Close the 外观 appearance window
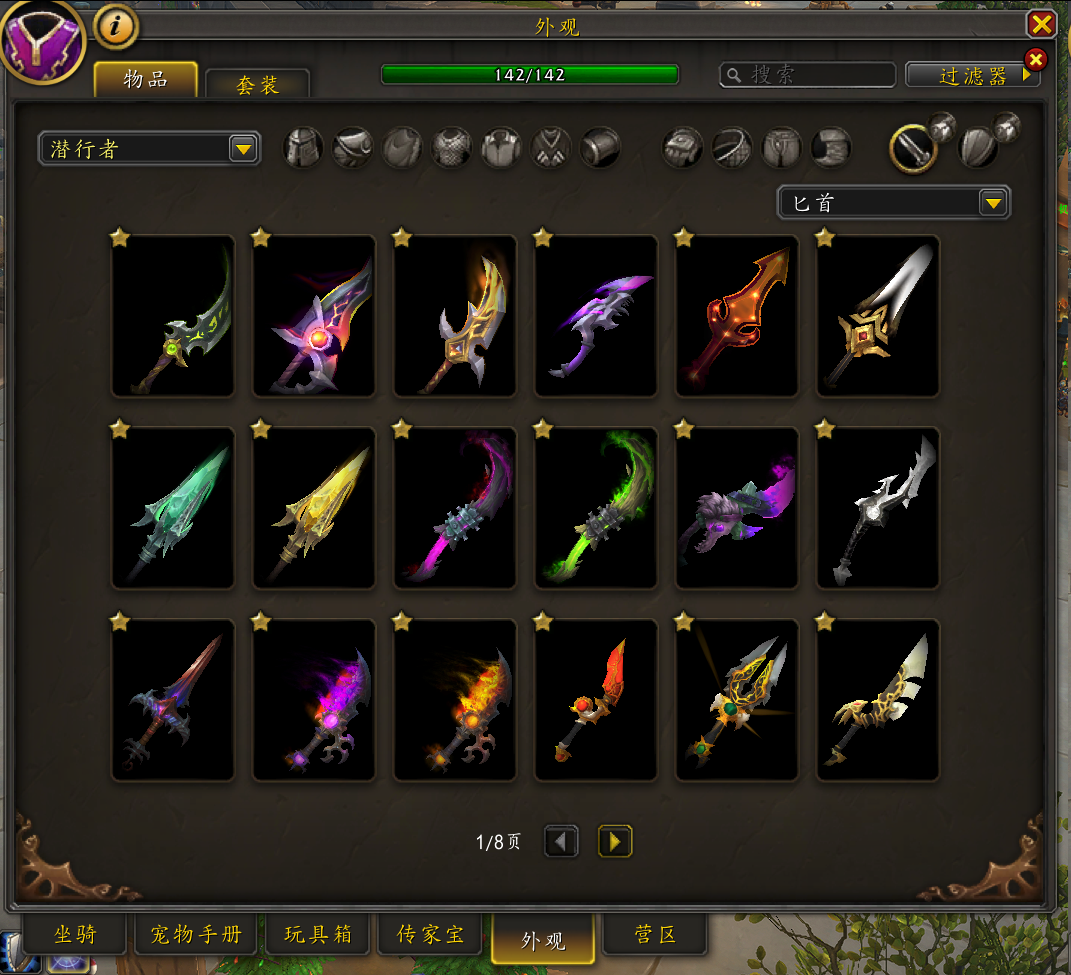The height and width of the screenshot is (975, 1071). click(1042, 24)
